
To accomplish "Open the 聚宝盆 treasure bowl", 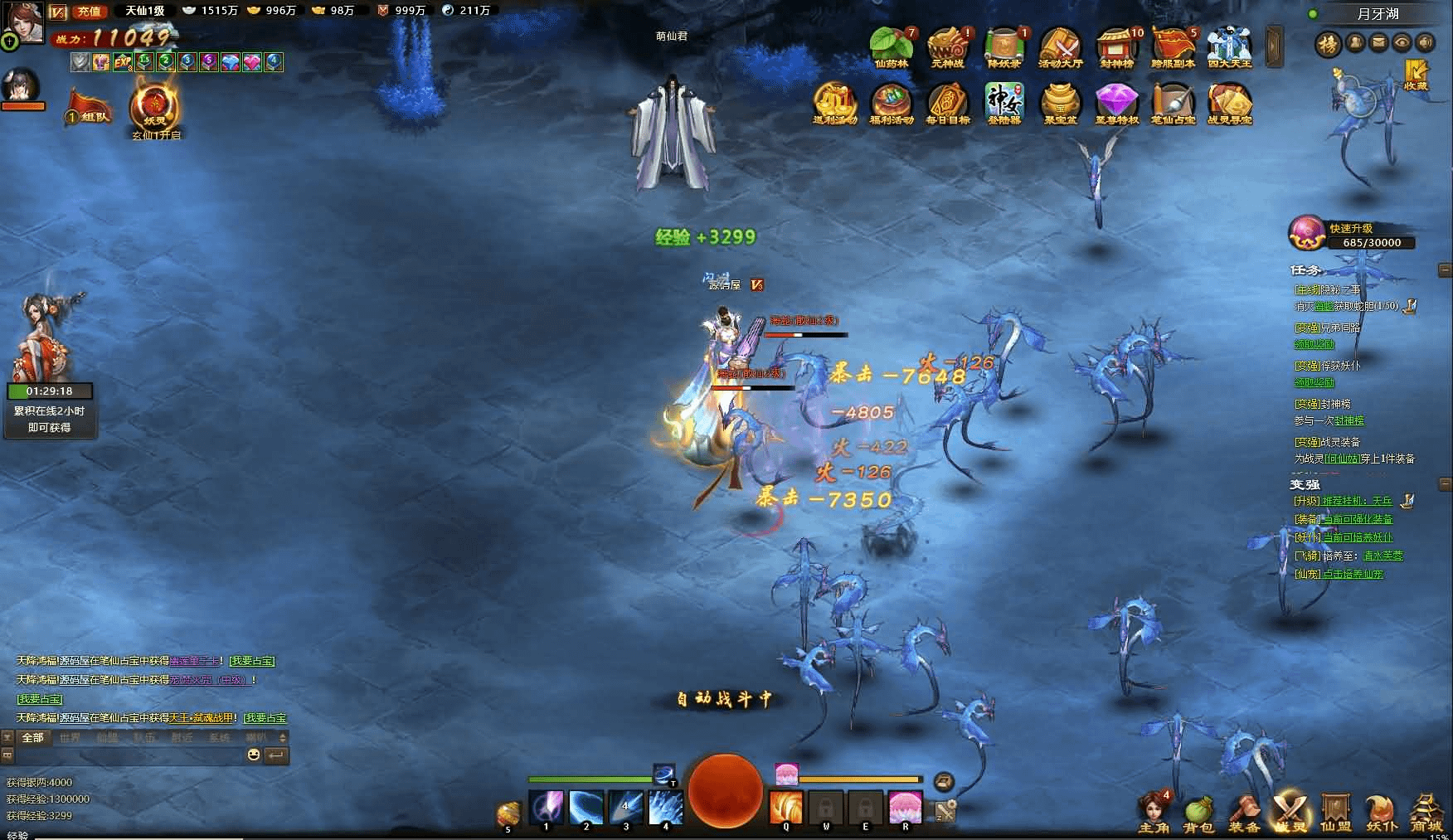I will (1060, 103).
